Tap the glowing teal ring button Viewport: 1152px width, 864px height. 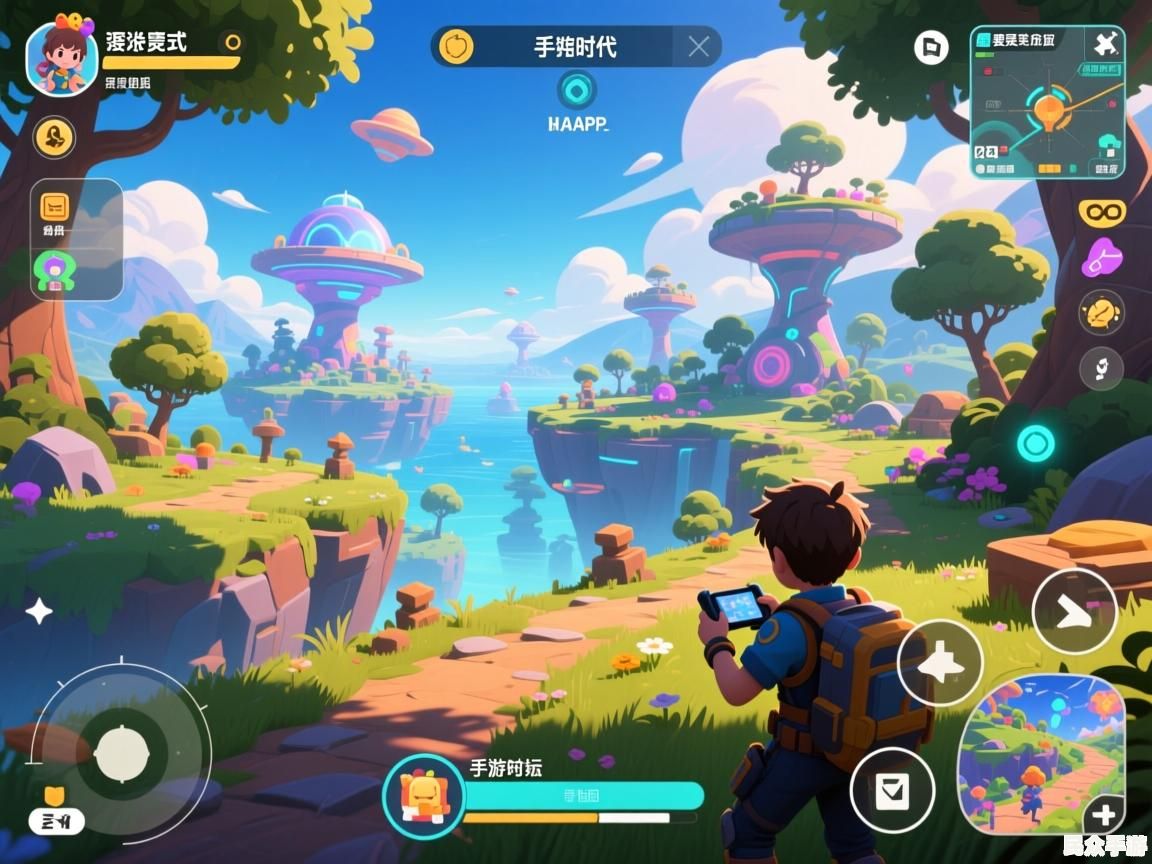[1035, 442]
